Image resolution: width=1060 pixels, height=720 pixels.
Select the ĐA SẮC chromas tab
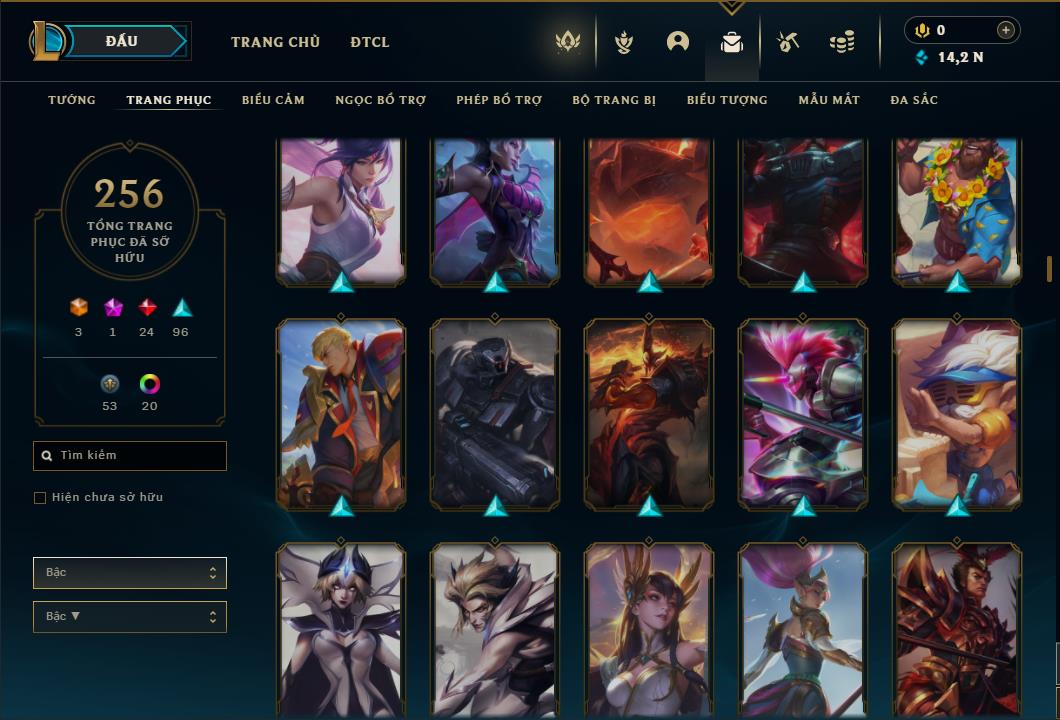[914, 100]
